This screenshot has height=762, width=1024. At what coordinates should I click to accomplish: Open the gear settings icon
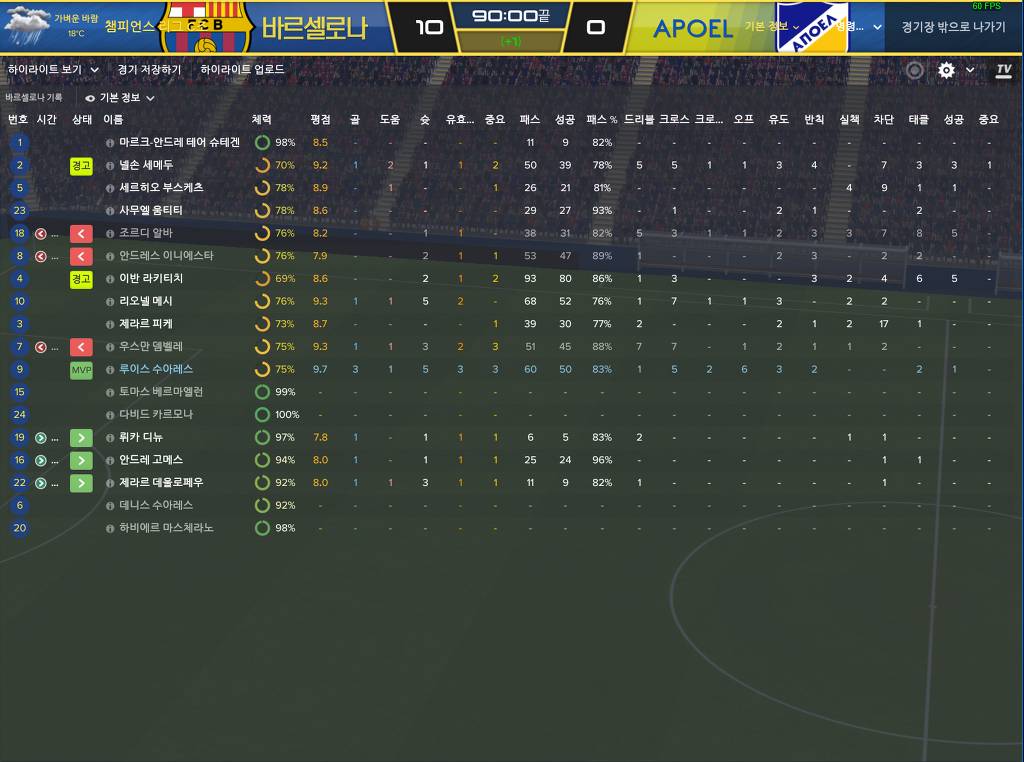point(946,70)
